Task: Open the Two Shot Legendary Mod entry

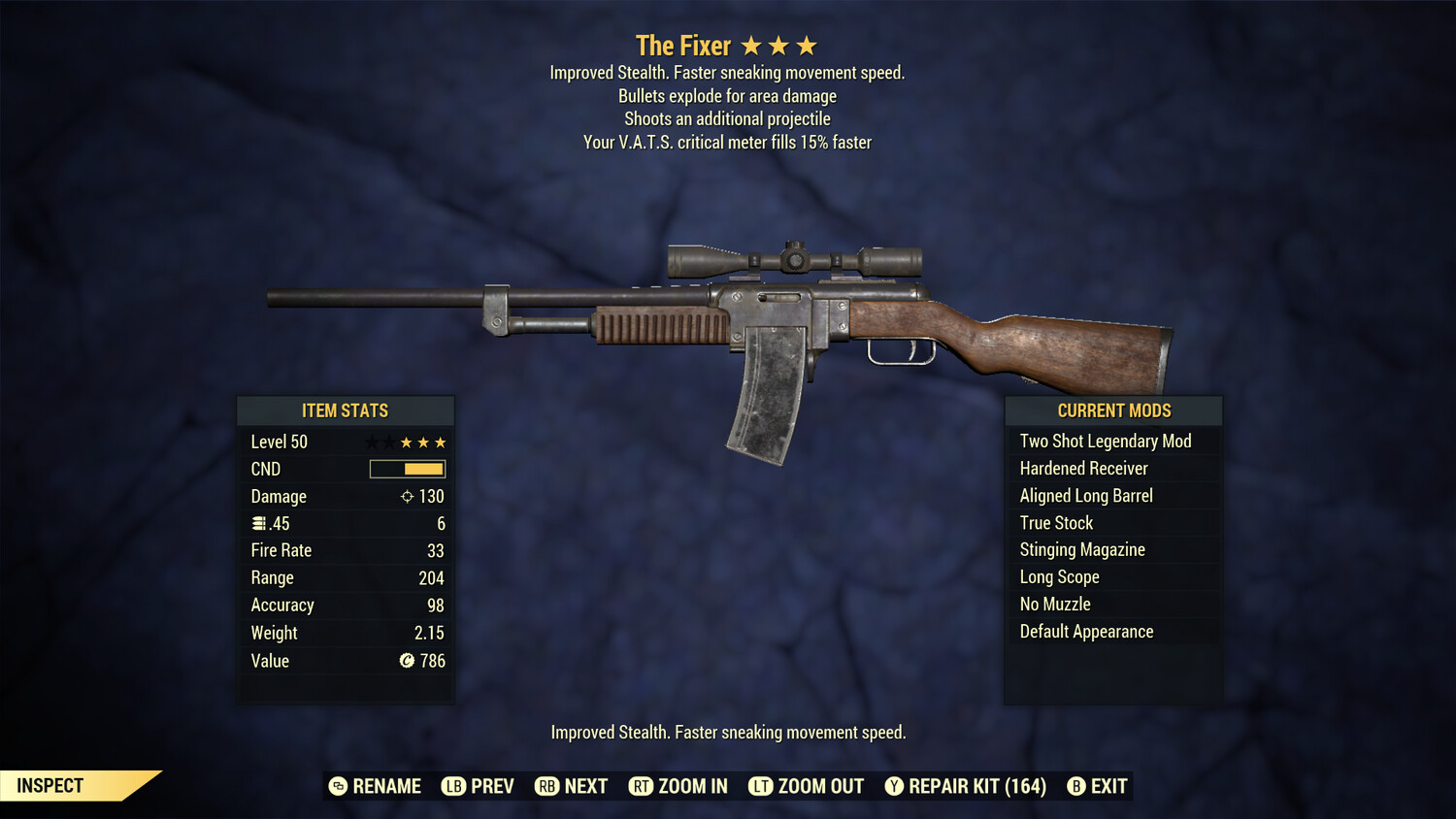Action: pyautogui.click(x=1105, y=441)
